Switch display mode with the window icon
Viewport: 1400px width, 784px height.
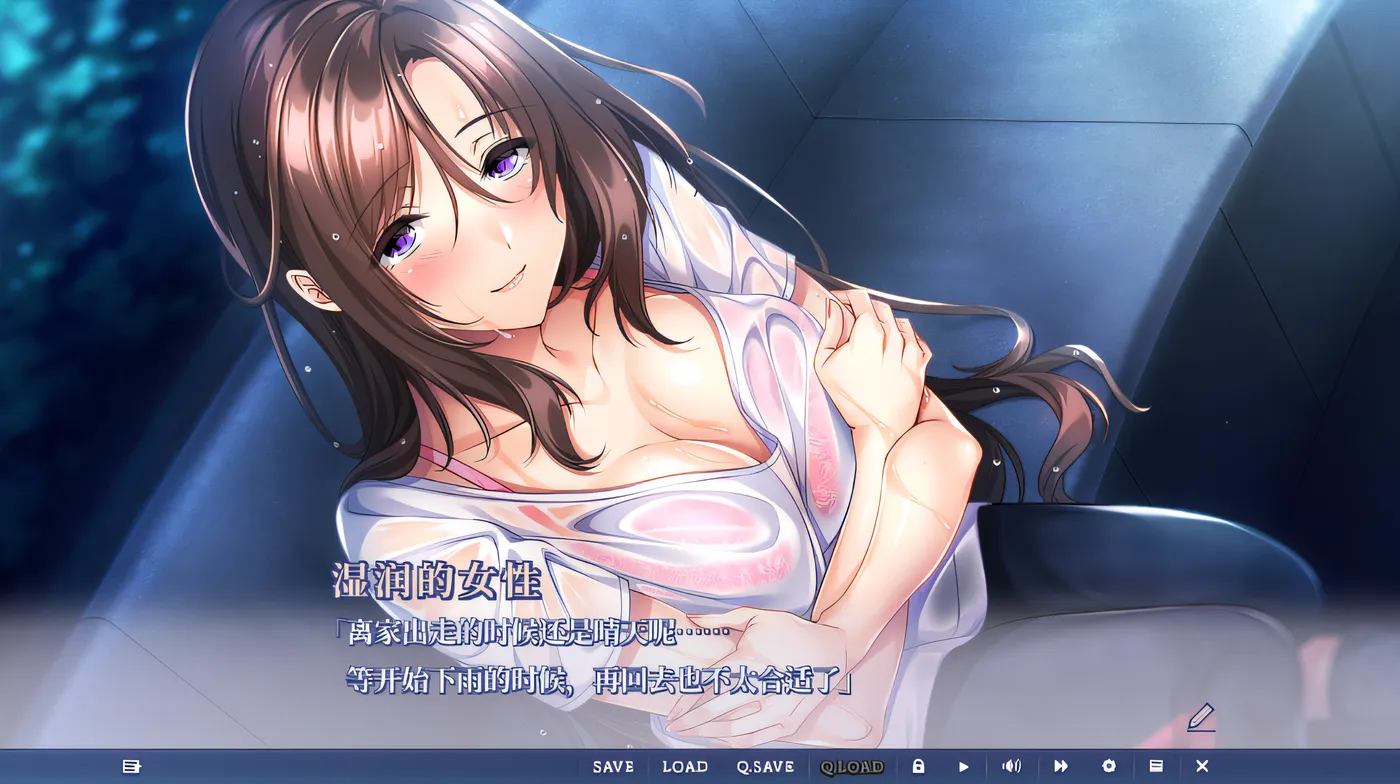[1156, 764]
